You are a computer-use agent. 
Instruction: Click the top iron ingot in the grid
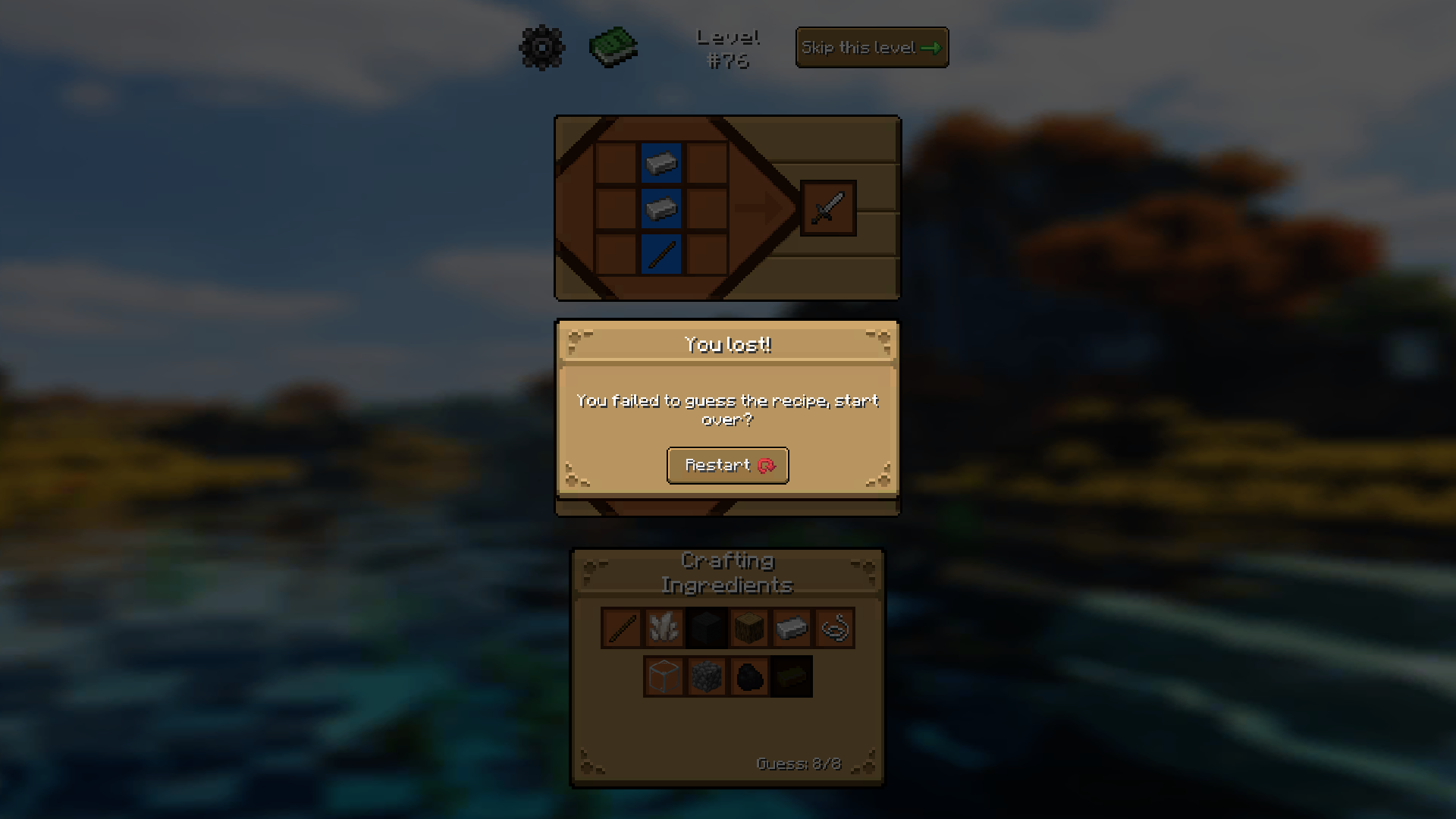click(x=661, y=164)
